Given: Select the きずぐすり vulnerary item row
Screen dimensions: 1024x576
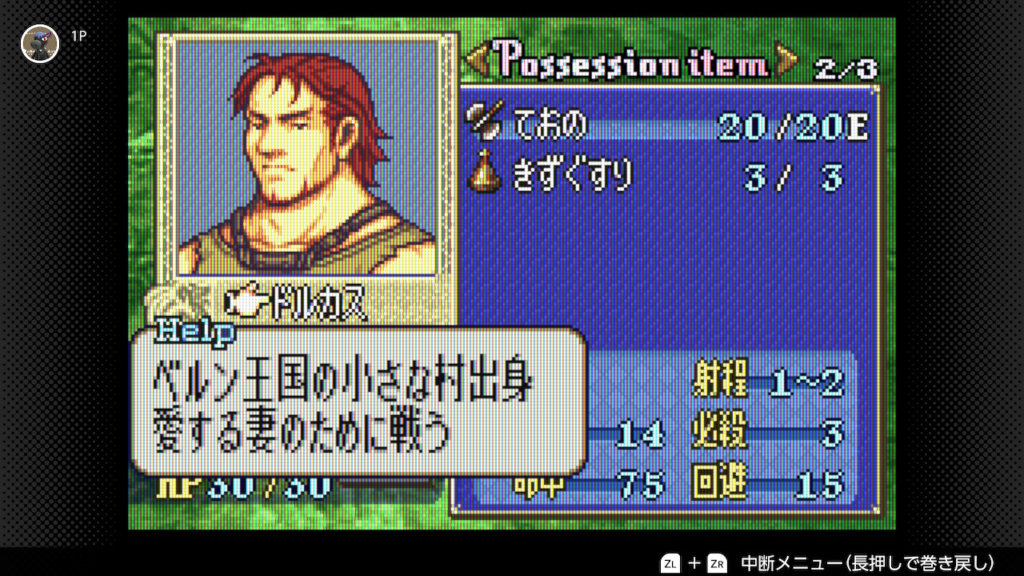Looking at the screenshot, I should coord(668,176).
